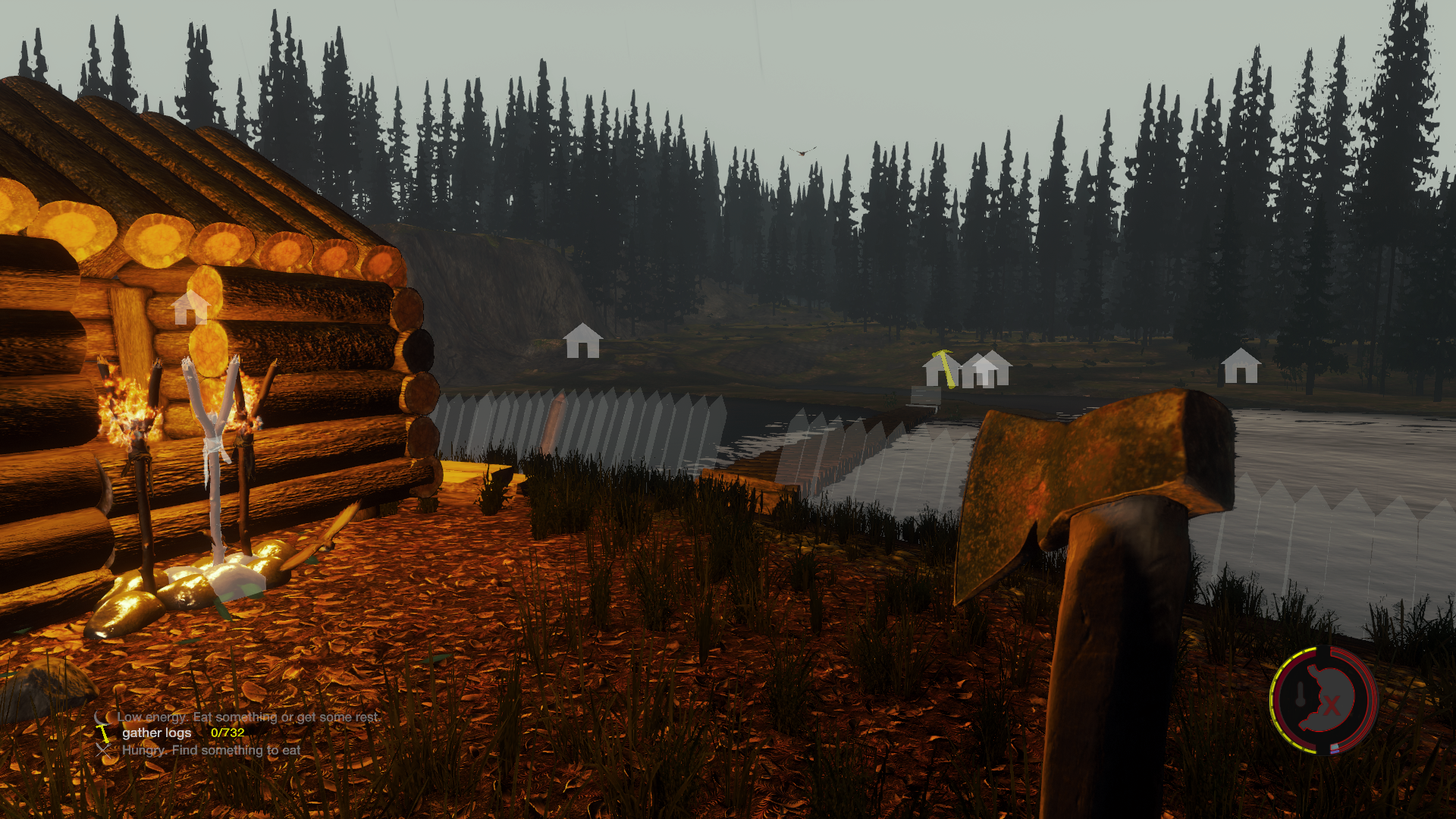
Task: Click the Hungry warning with crossed utensils
Action: 210,750
